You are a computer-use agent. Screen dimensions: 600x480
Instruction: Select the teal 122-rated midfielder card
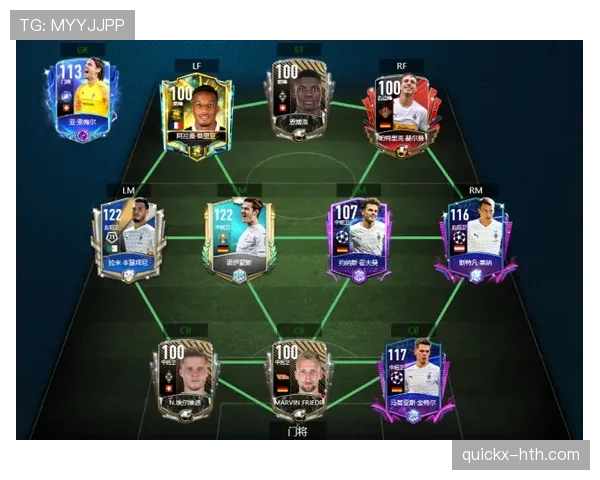click(239, 240)
